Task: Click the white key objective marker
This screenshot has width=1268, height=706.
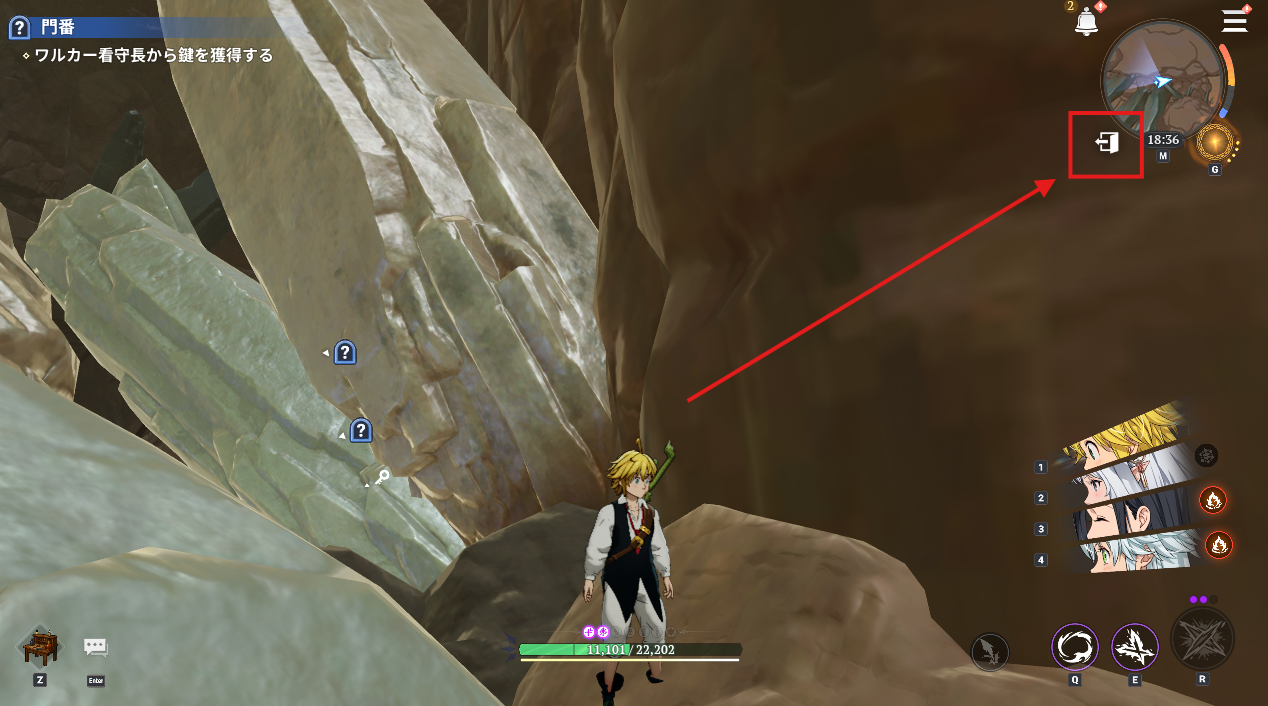Action: point(381,479)
